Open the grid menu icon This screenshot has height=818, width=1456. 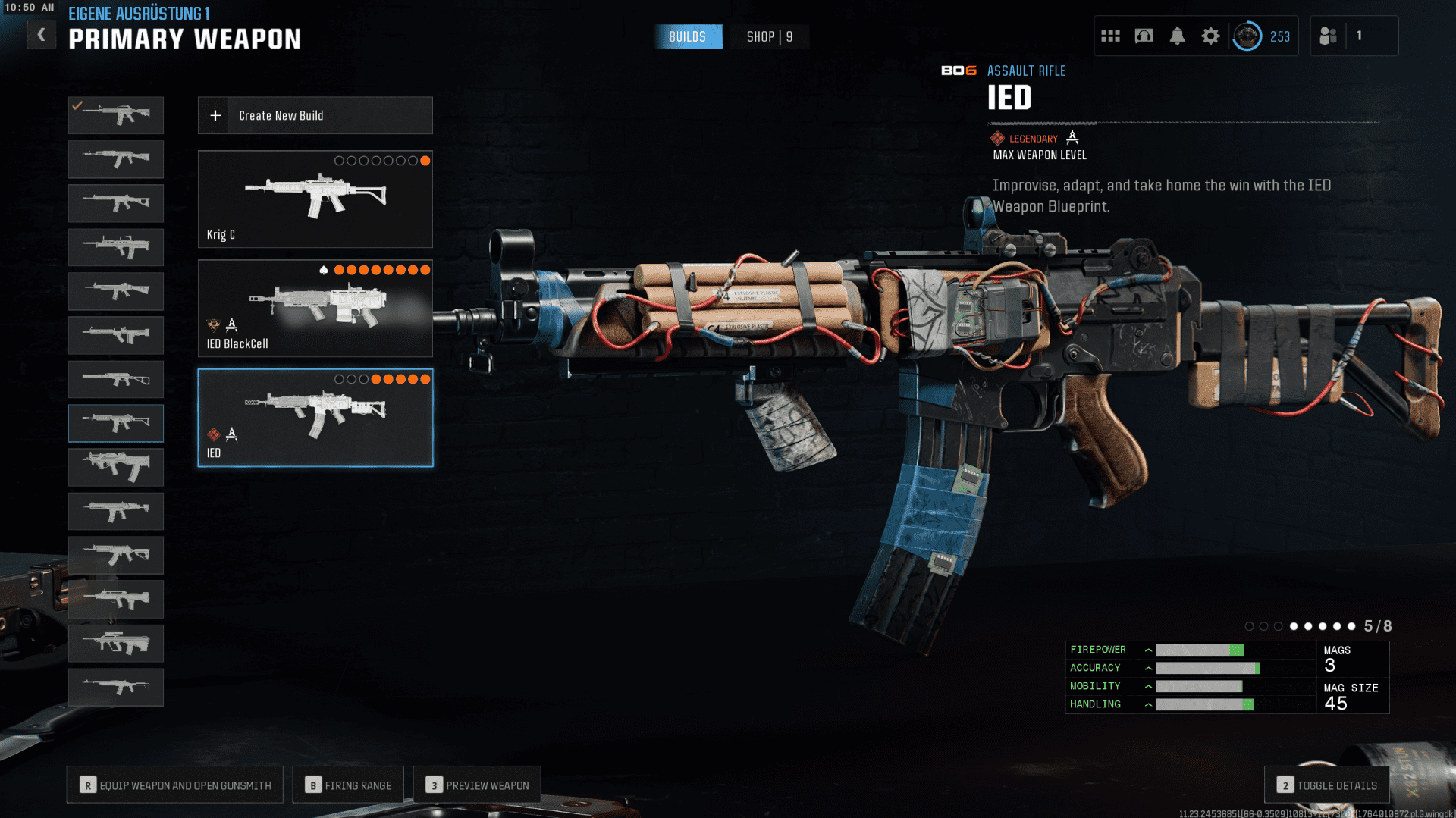[x=1110, y=36]
